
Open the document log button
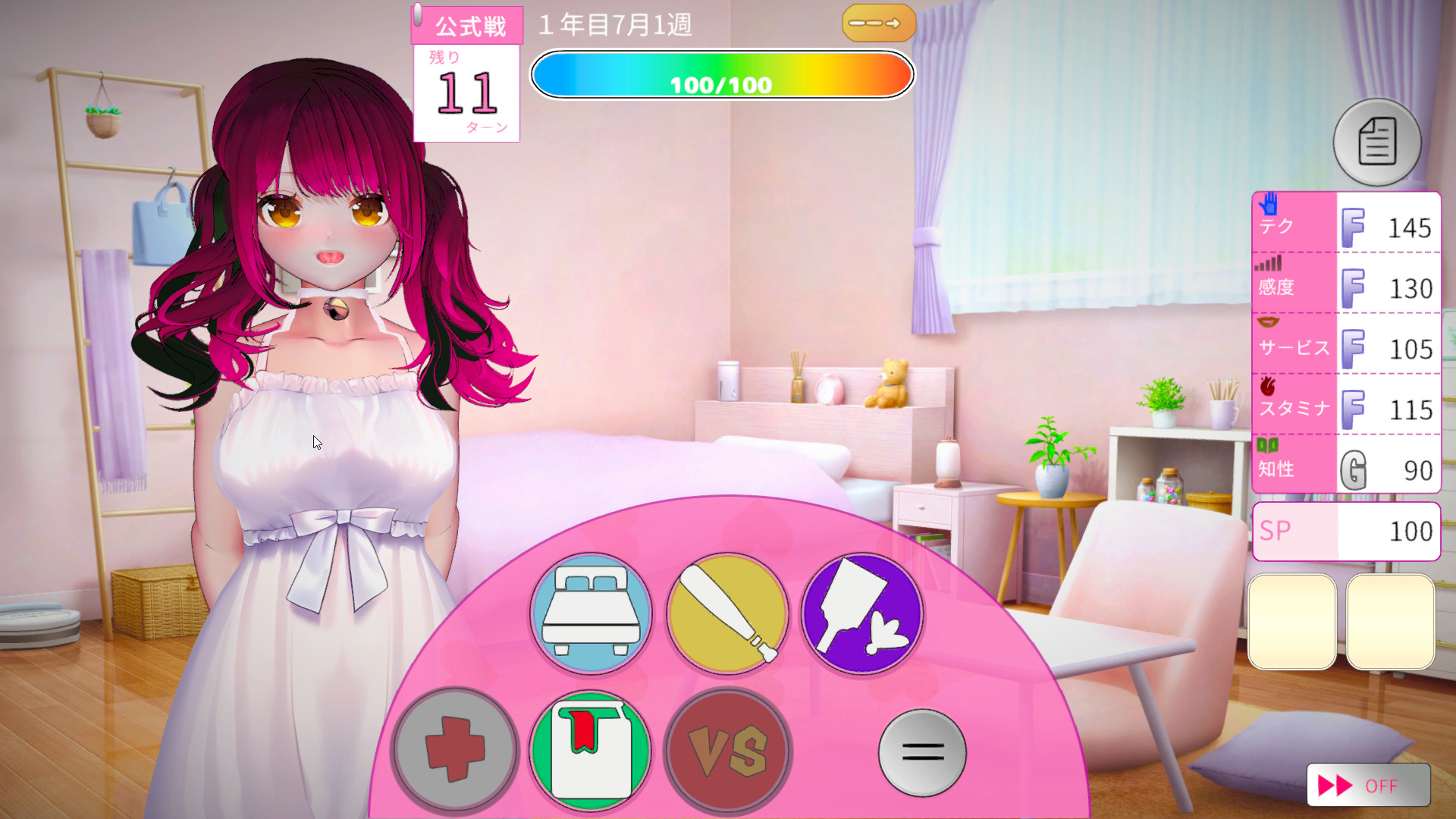pyautogui.click(x=1377, y=142)
